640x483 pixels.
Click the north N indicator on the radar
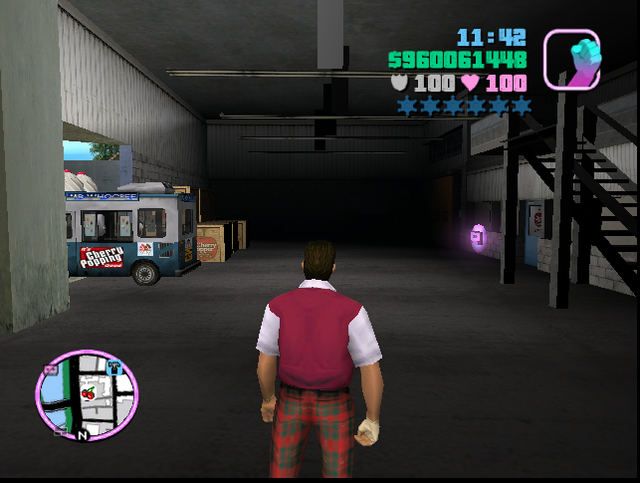point(82,436)
